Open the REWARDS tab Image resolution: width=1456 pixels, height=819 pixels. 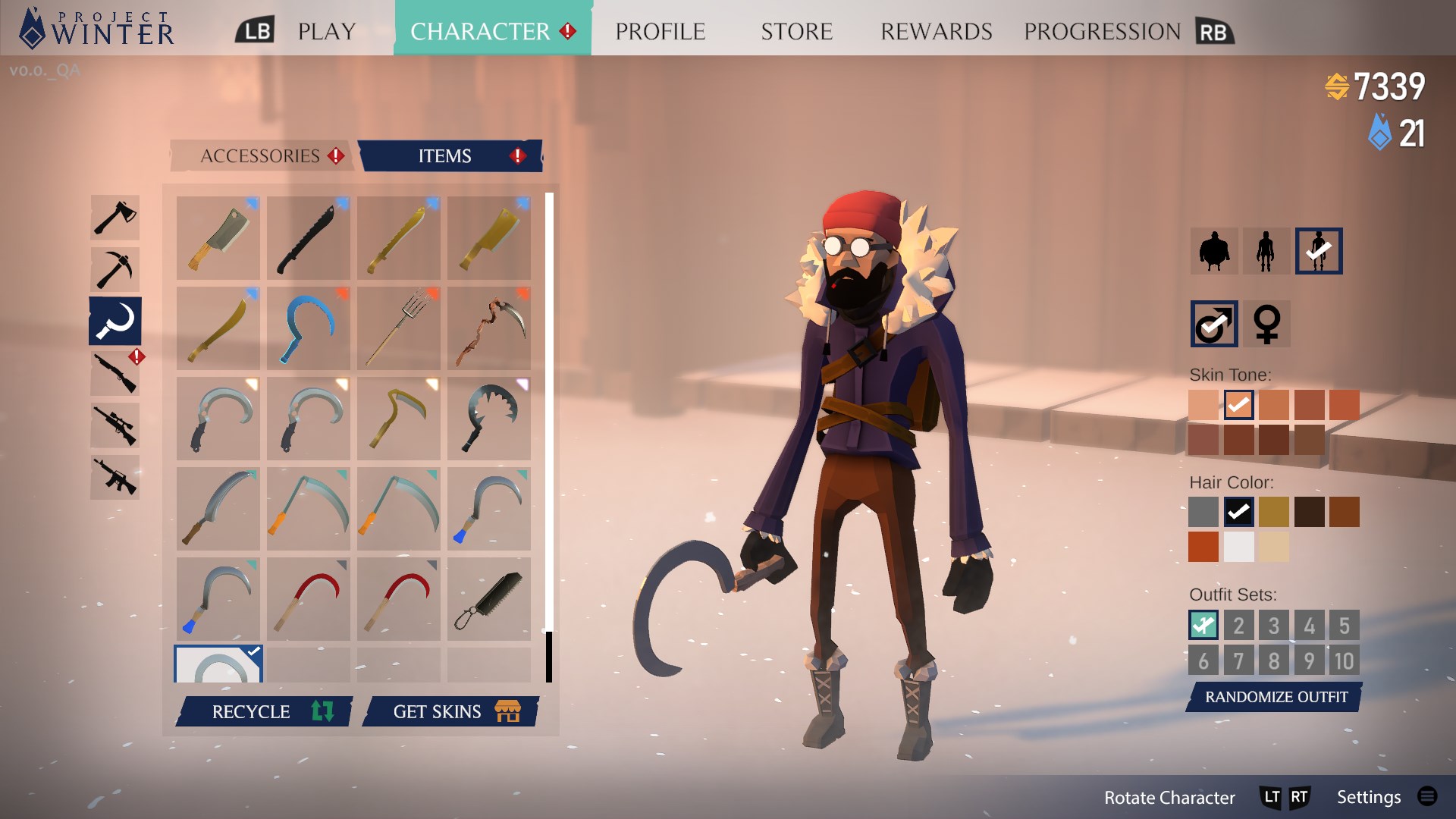pos(936,32)
